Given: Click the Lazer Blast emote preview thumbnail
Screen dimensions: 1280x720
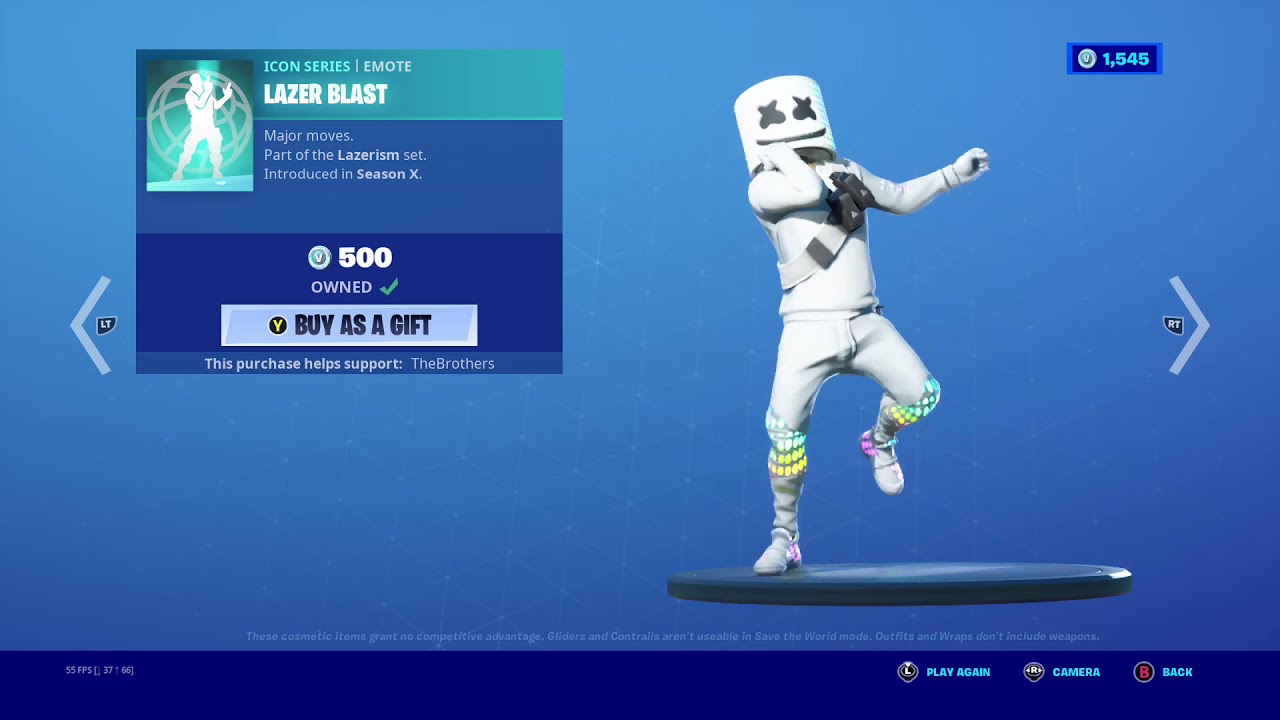Looking at the screenshot, I should point(199,123).
